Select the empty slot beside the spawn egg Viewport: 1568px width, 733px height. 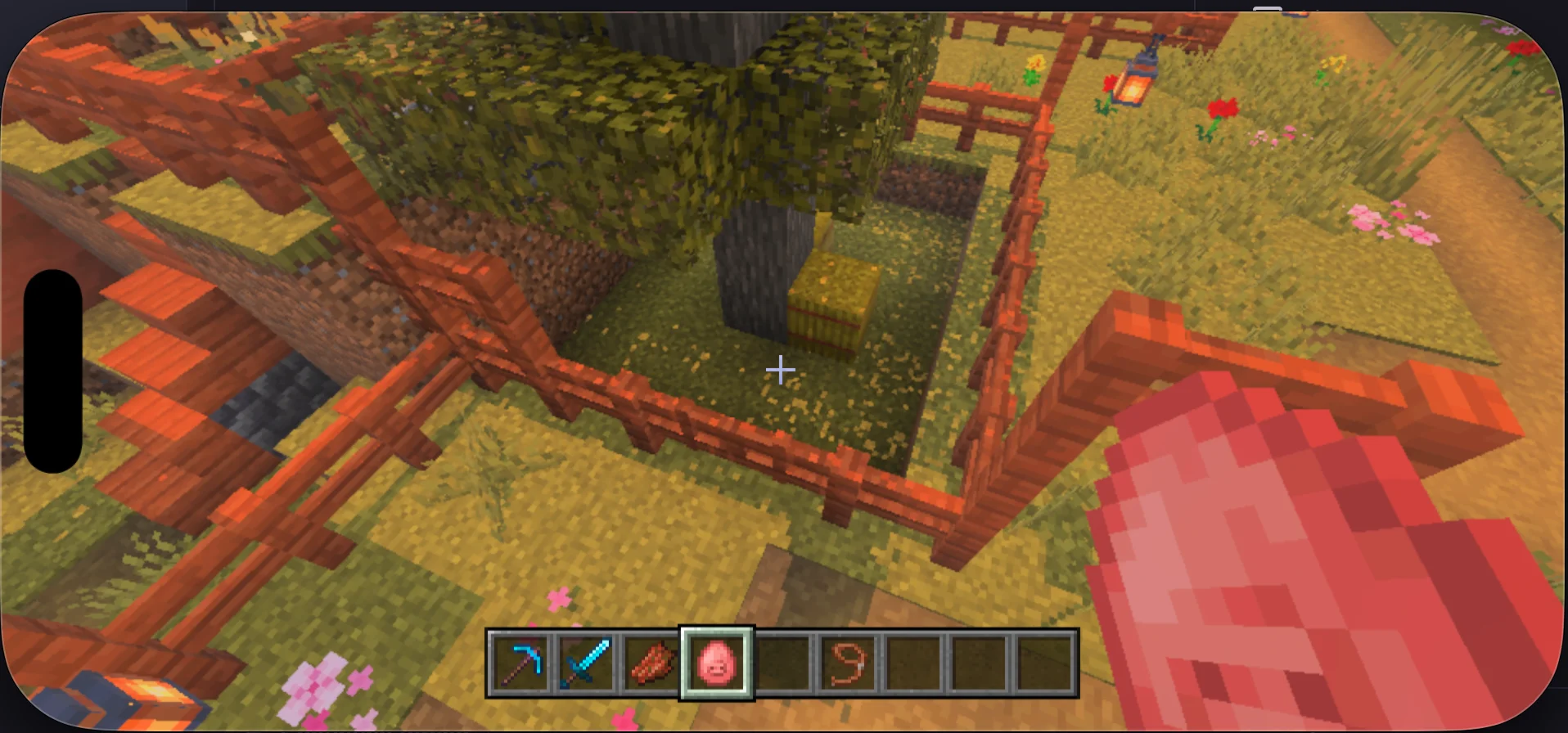[782, 663]
